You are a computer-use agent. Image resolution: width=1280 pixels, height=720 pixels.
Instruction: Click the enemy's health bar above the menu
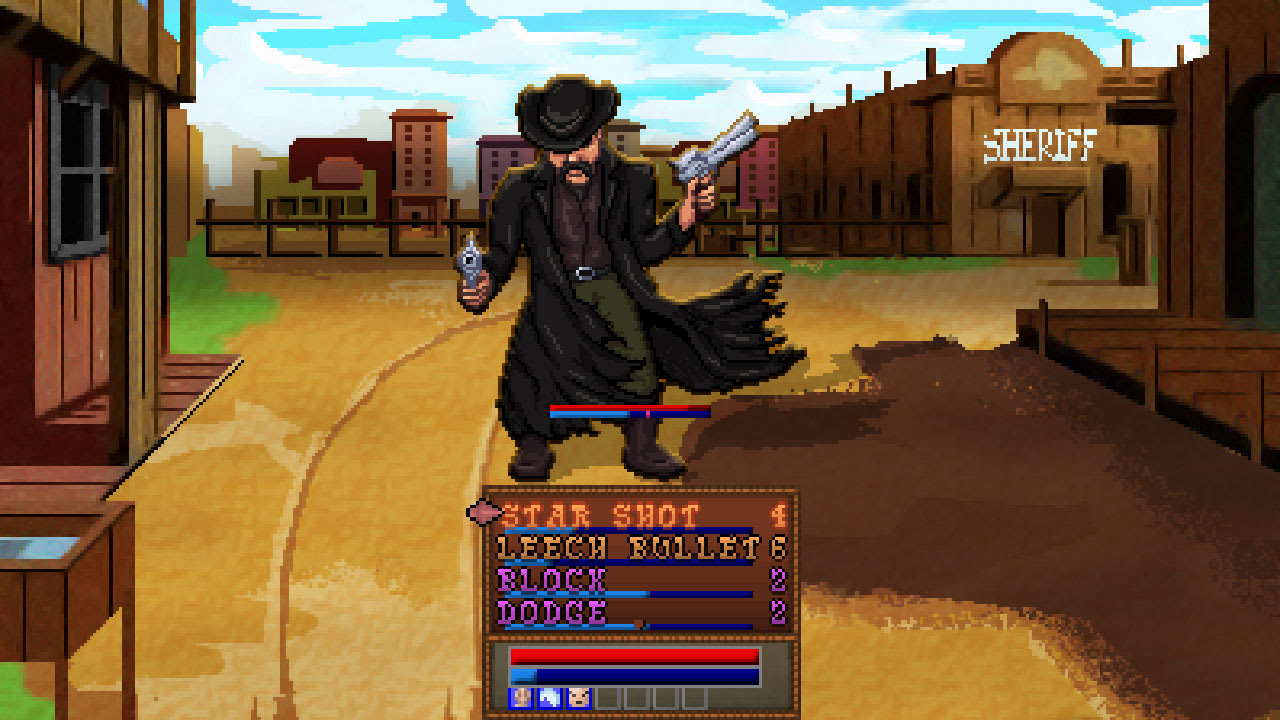point(628,409)
